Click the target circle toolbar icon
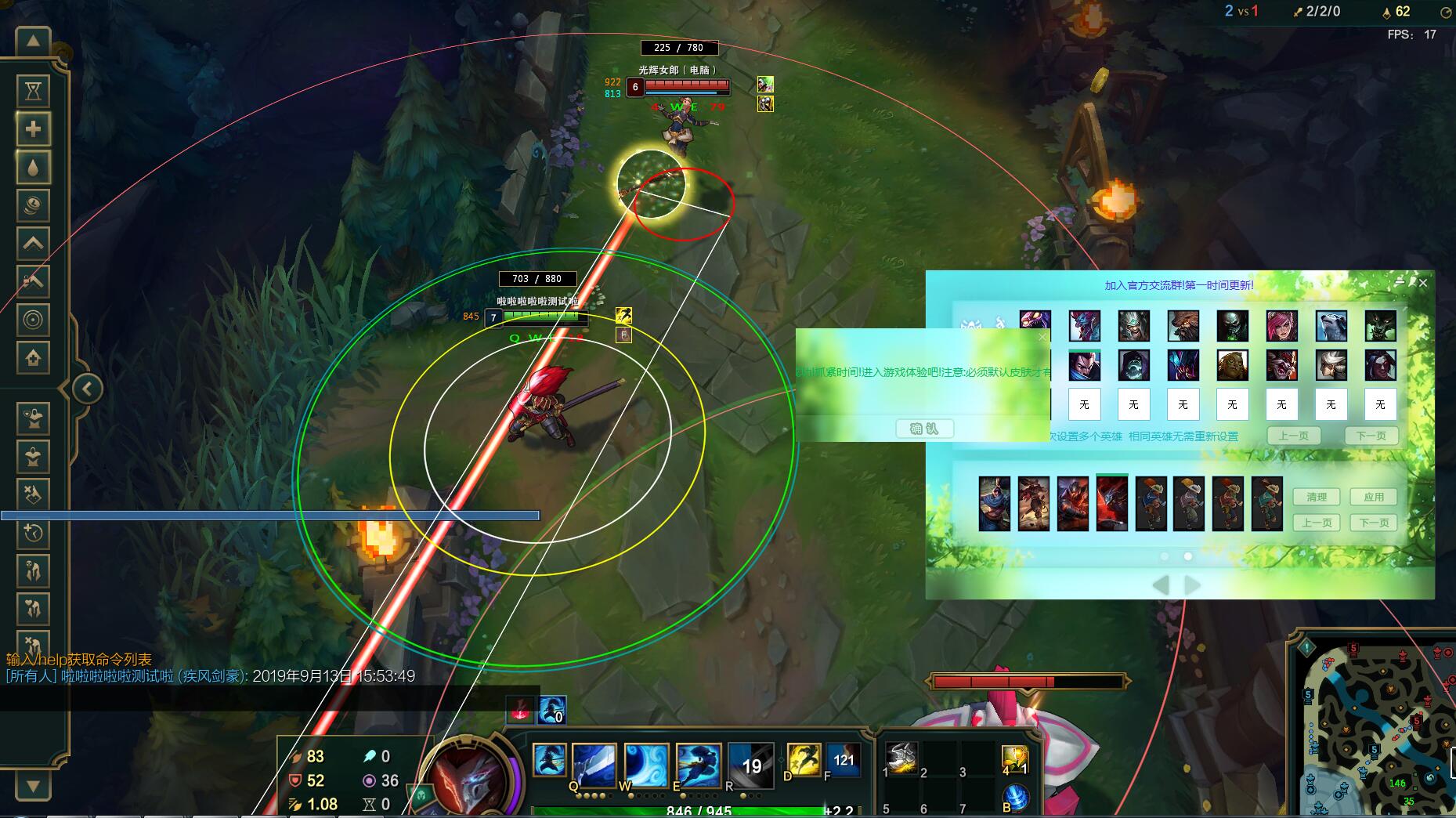Screen dimensions: 1456x818 coord(33,320)
